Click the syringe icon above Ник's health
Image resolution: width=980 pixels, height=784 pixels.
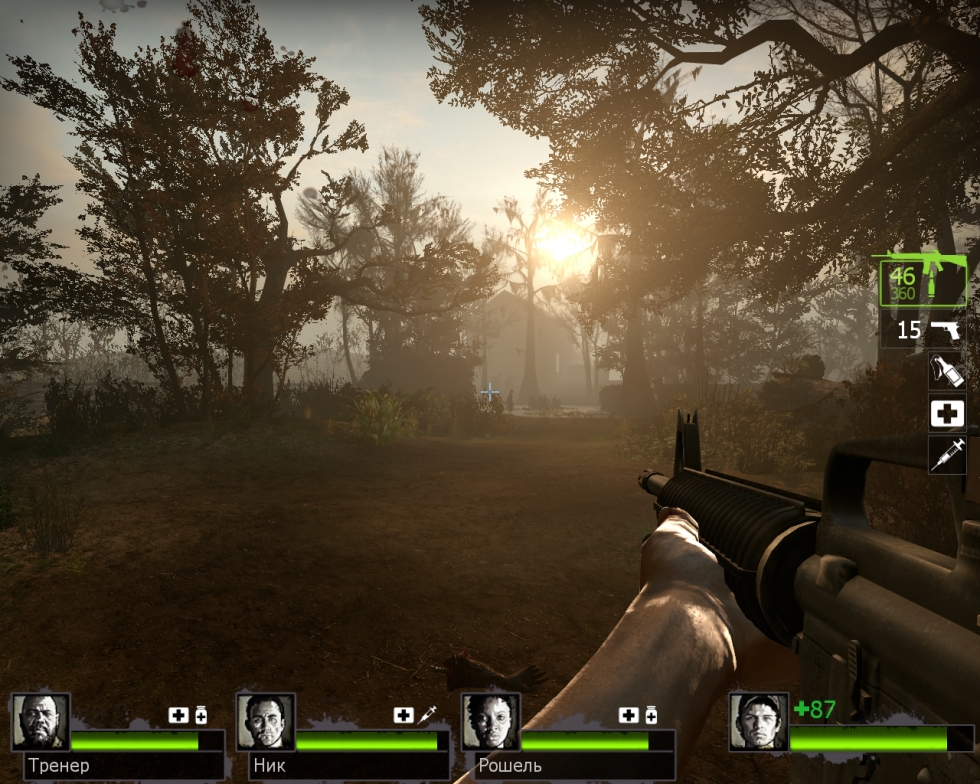[x=427, y=714]
